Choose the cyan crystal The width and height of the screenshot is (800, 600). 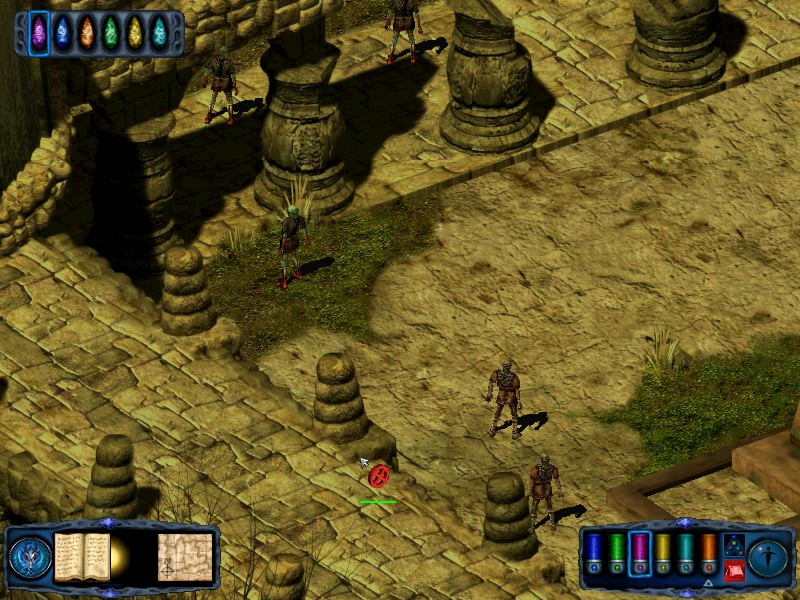tap(159, 32)
